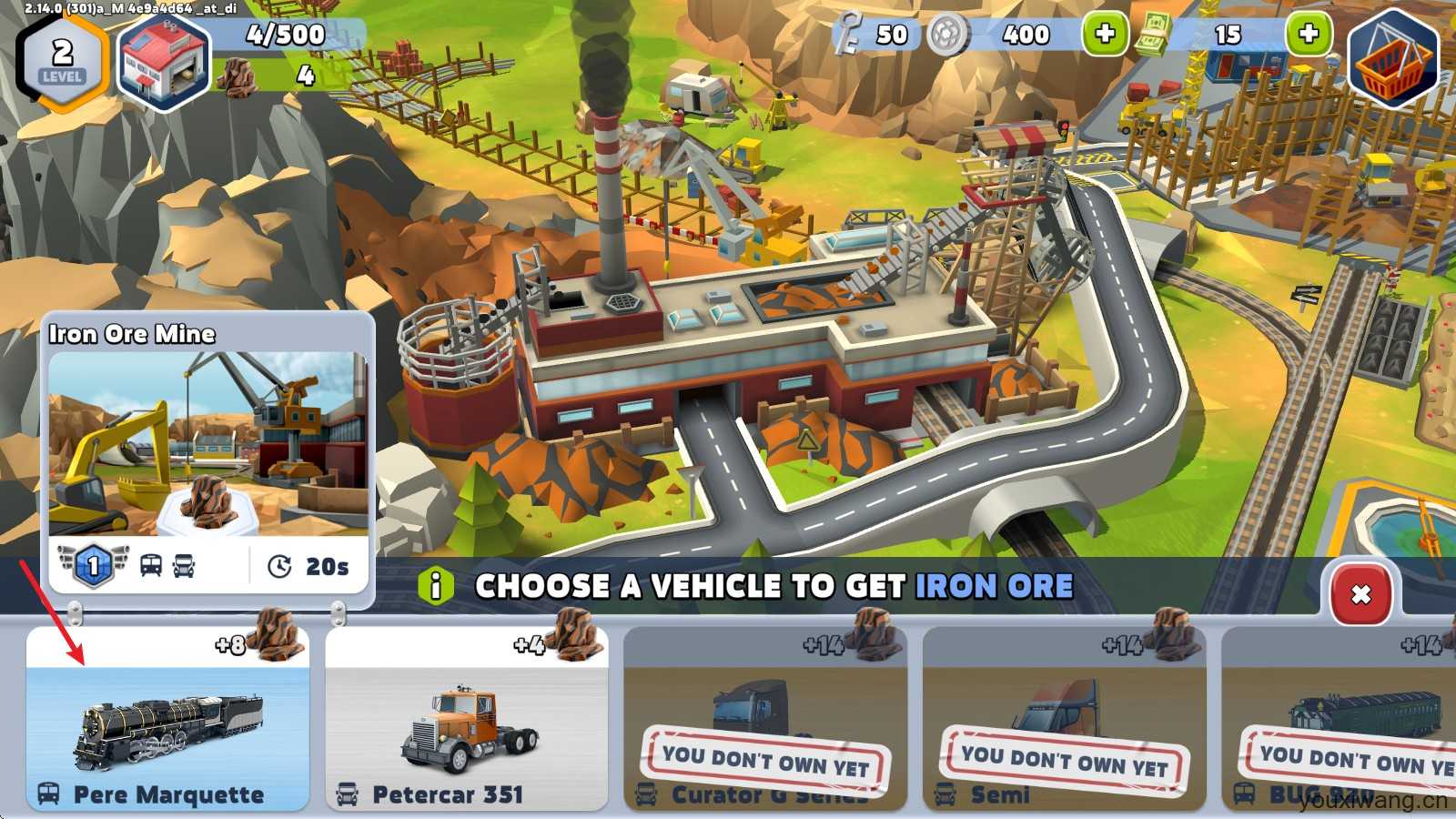
Task: Close the vehicle selection panel
Action: [x=1360, y=594]
